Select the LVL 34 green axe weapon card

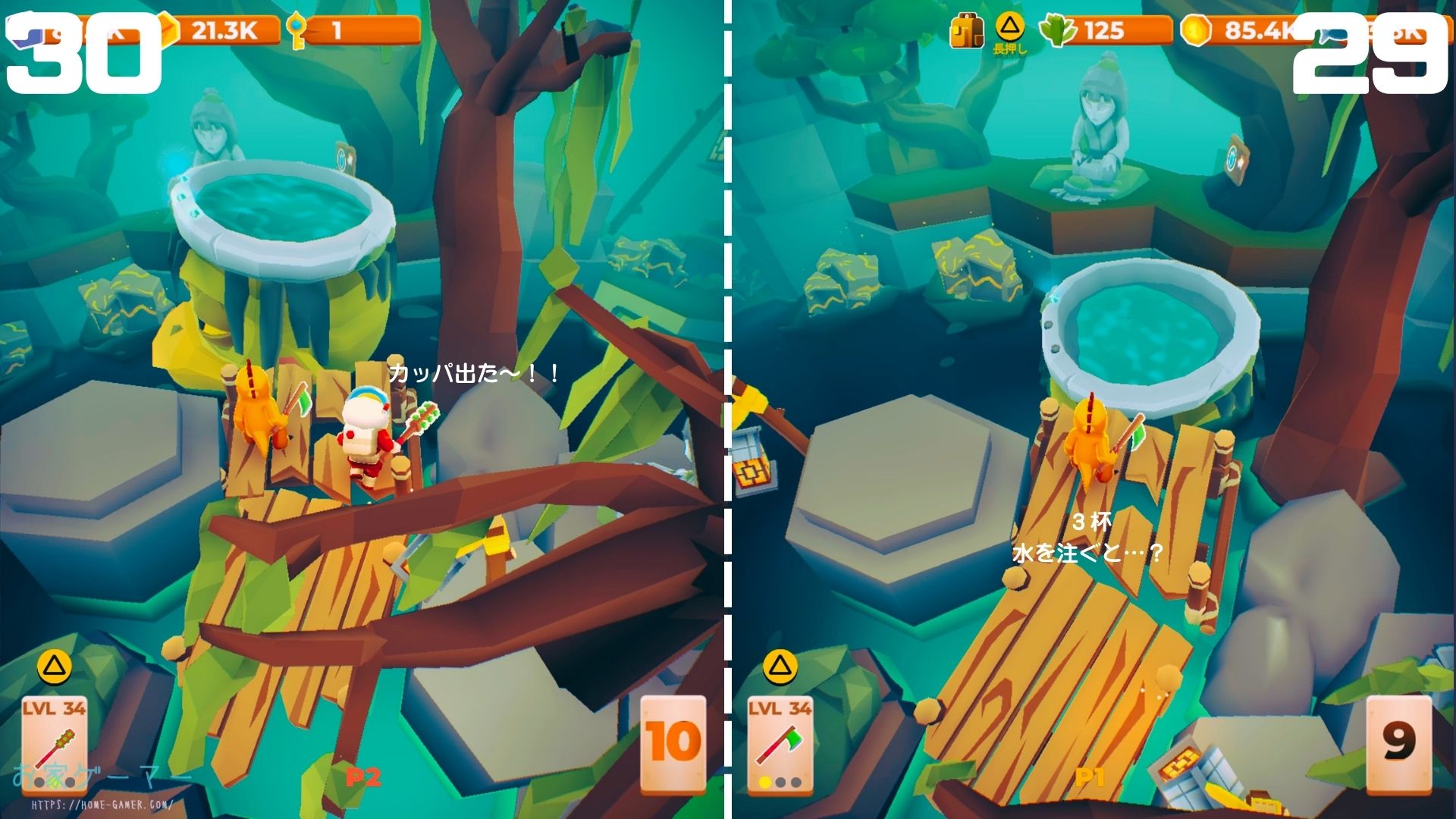[x=780, y=743]
